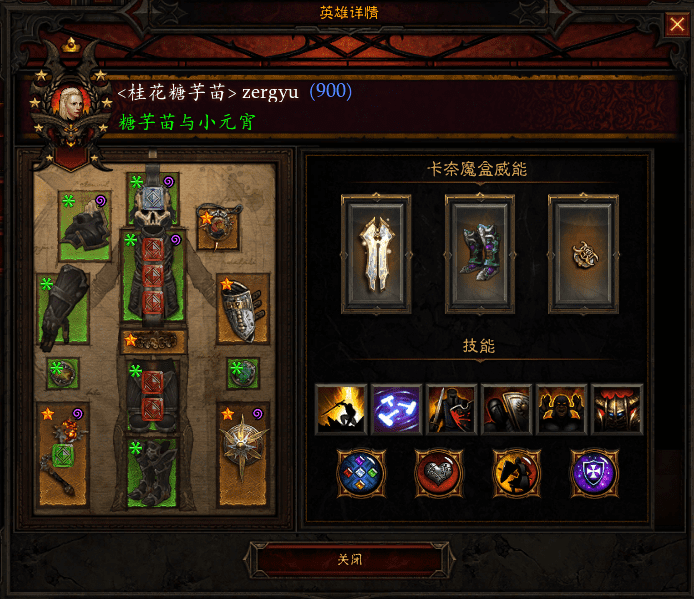Select the amulet slot

click(219, 227)
